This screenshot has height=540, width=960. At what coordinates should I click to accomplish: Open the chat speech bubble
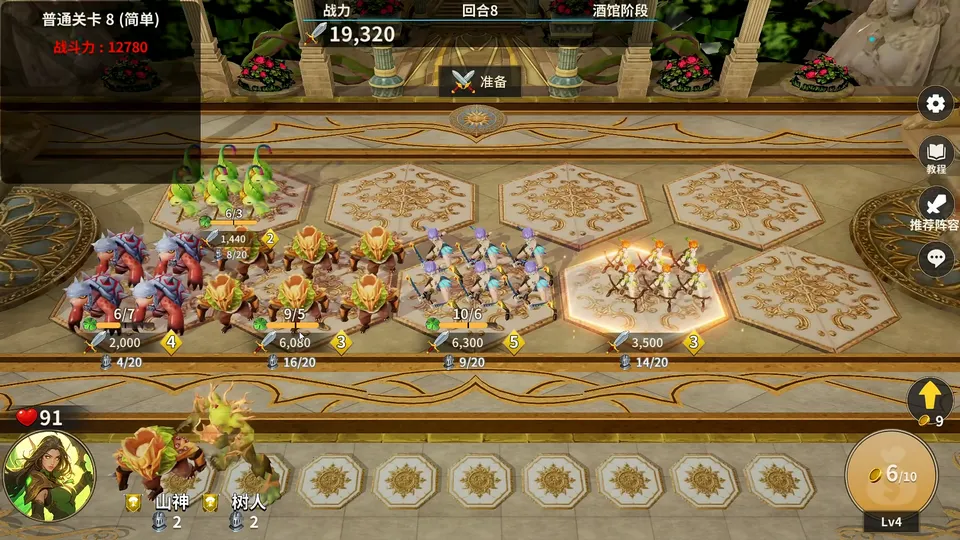tap(936, 257)
